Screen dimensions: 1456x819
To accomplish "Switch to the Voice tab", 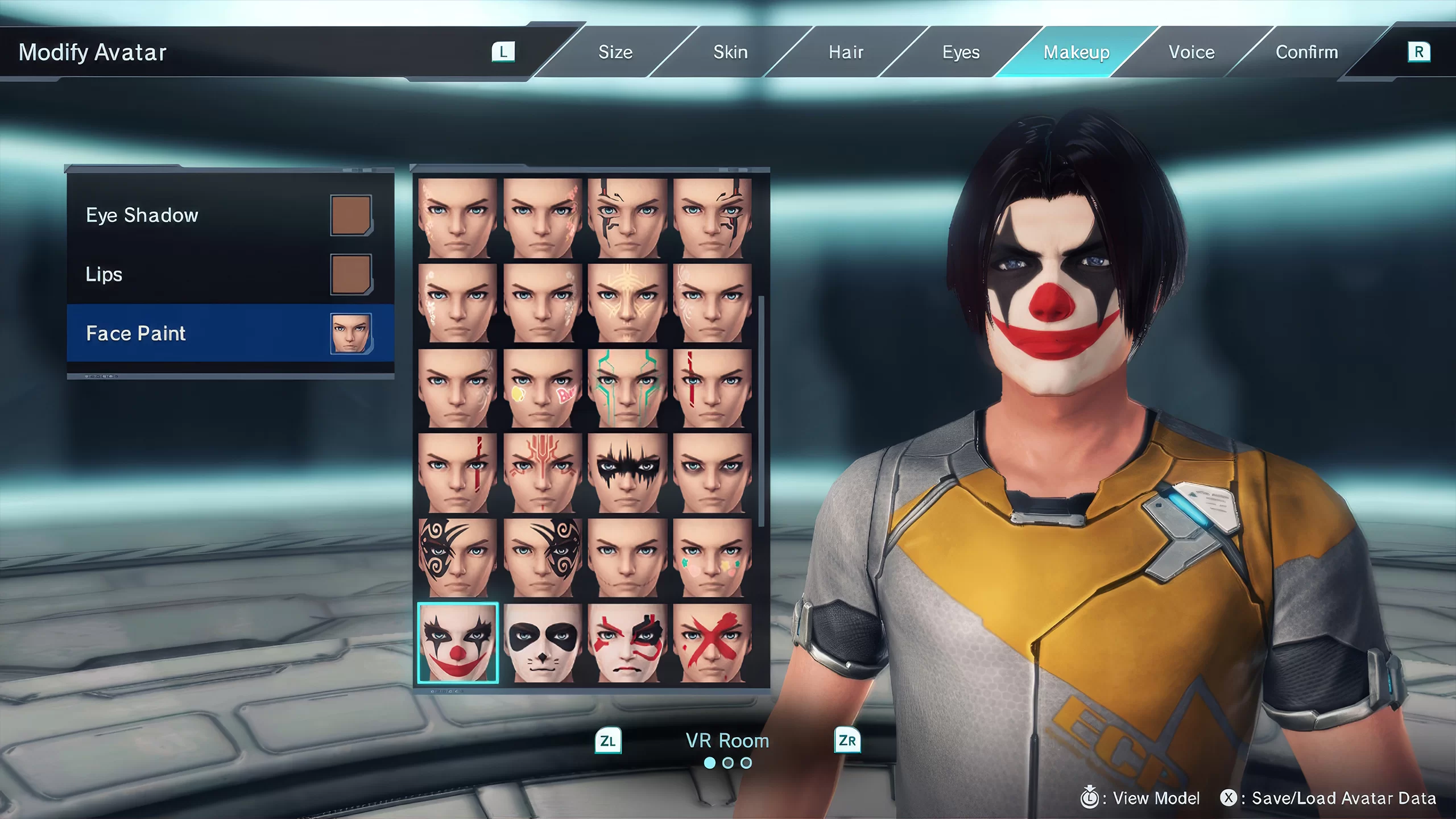I will (x=1192, y=52).
